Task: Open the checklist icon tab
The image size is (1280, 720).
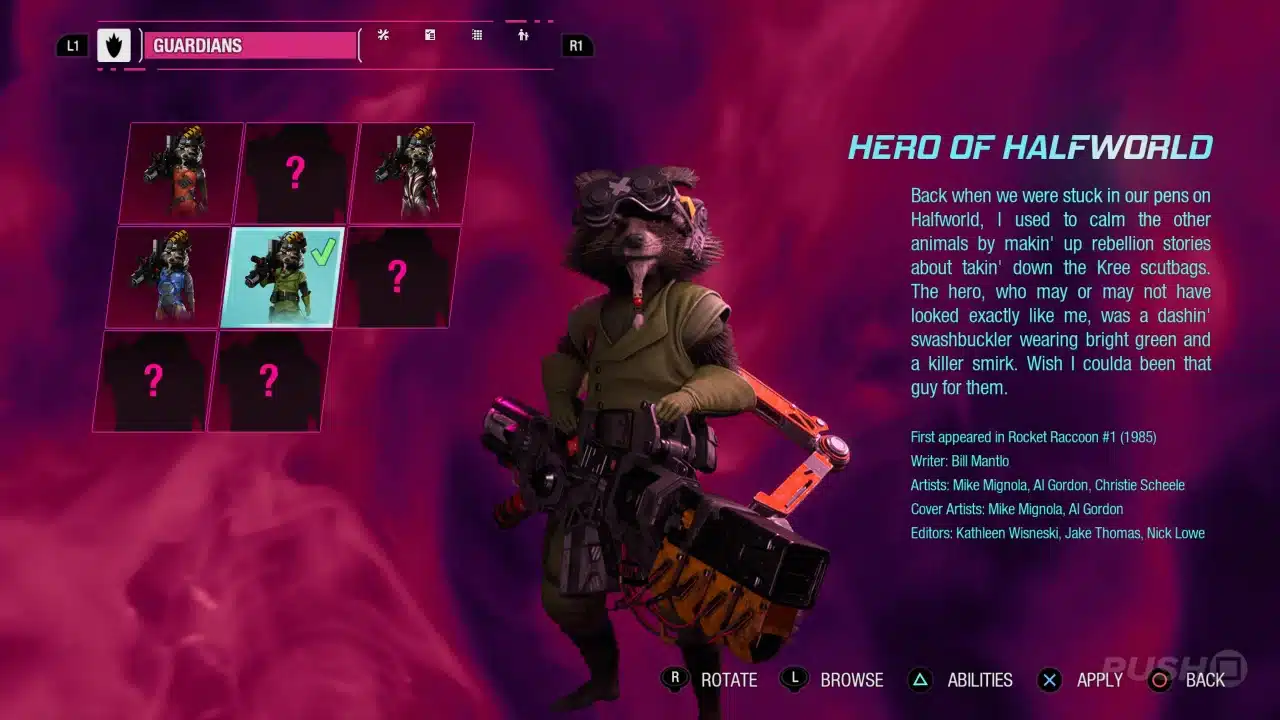Action: point(430,35)
